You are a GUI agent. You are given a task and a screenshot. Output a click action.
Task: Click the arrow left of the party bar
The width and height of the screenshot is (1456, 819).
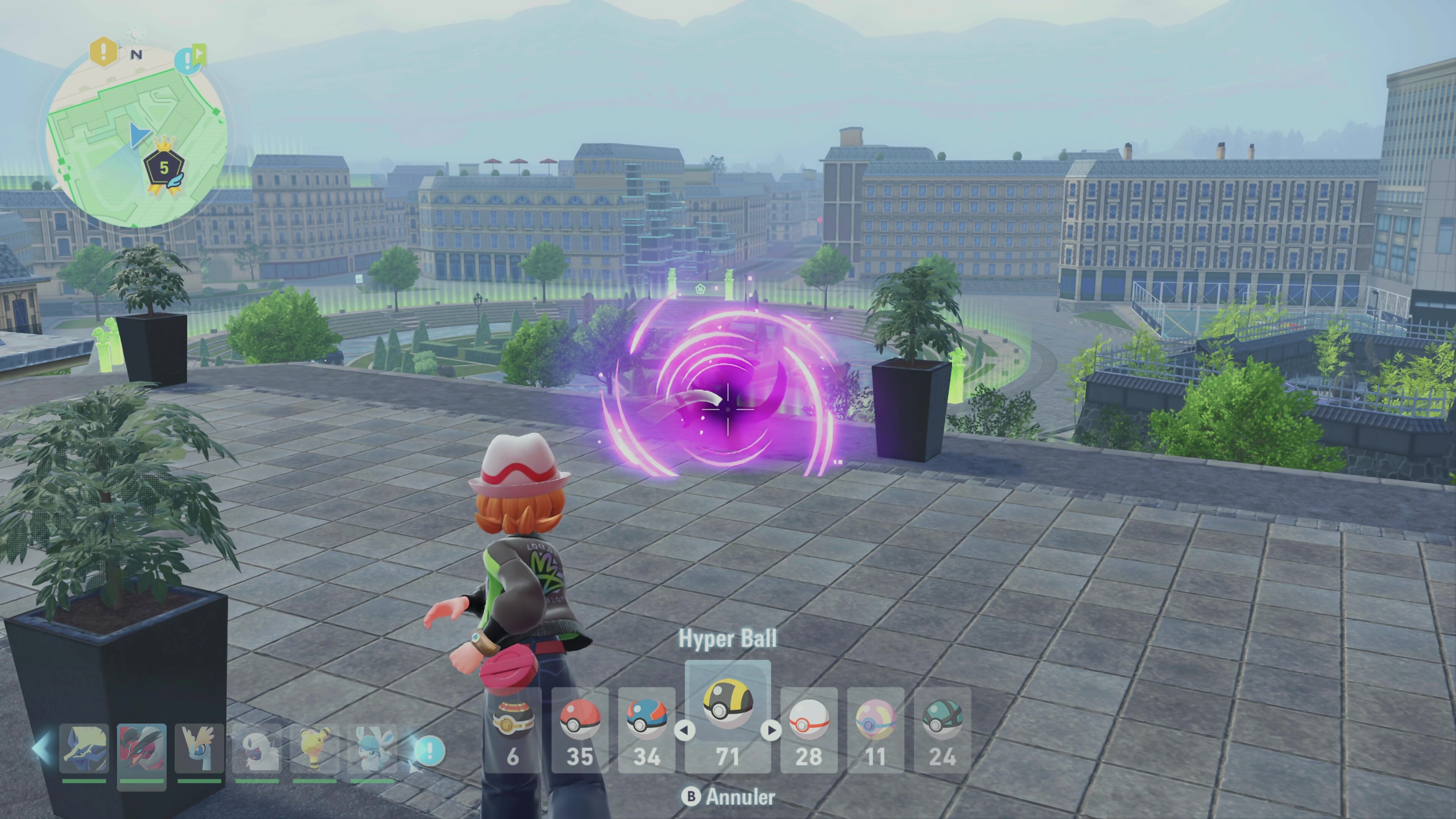41,748
